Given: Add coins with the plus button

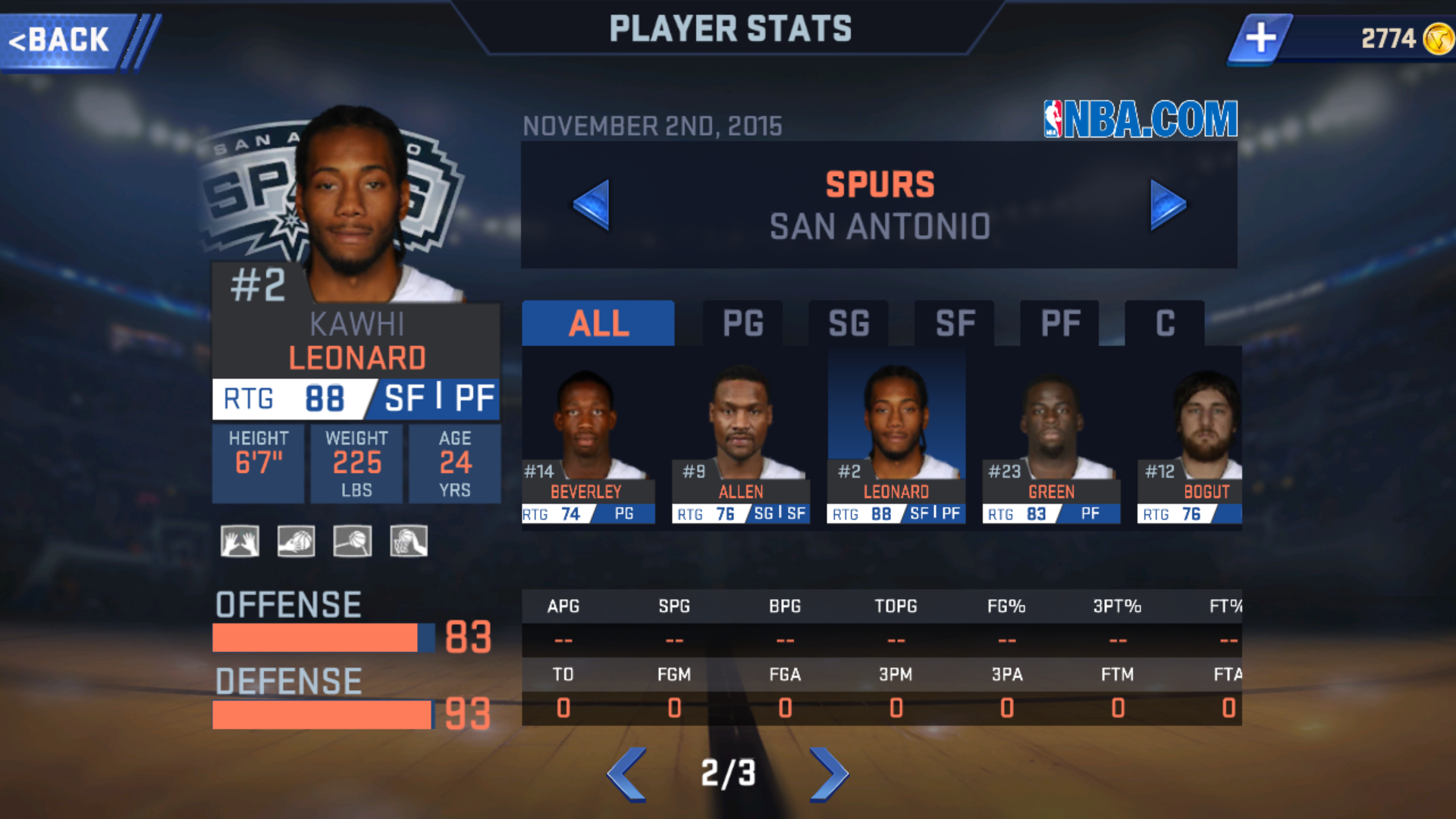Looking at the screenshot, I should pos(1260,38).
